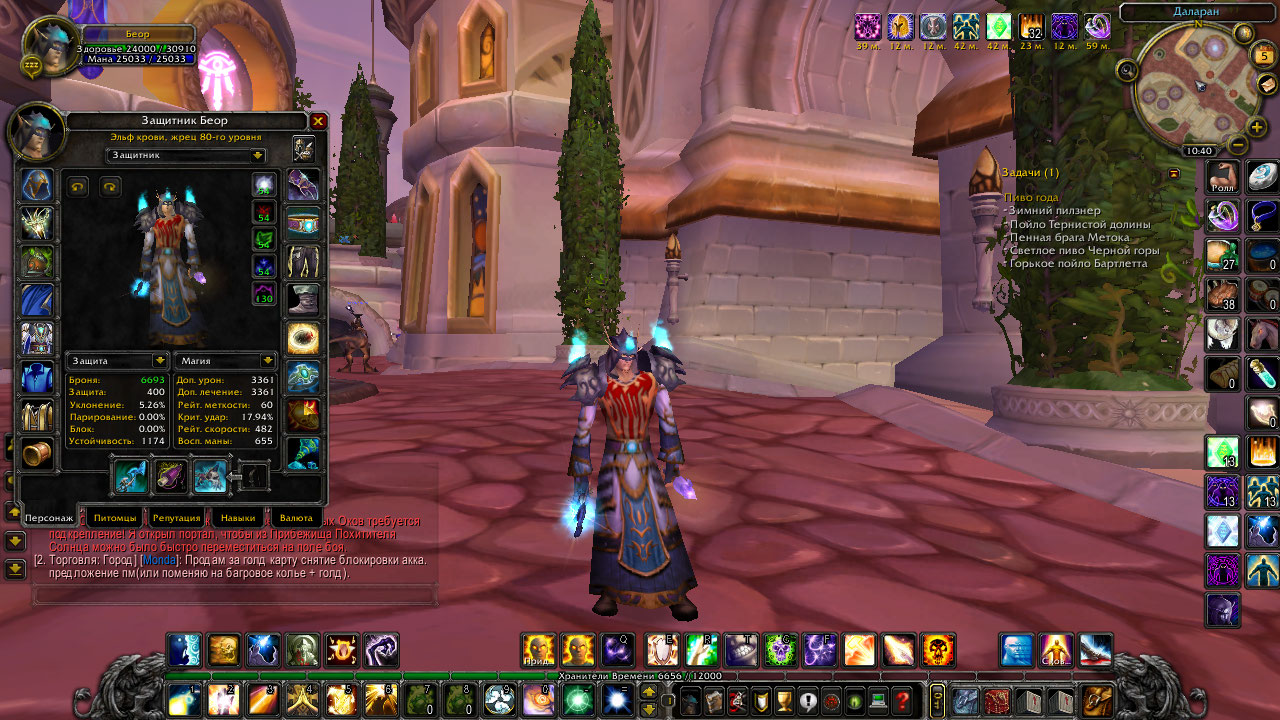Open the red question mark help button

(x=903, y=700)
